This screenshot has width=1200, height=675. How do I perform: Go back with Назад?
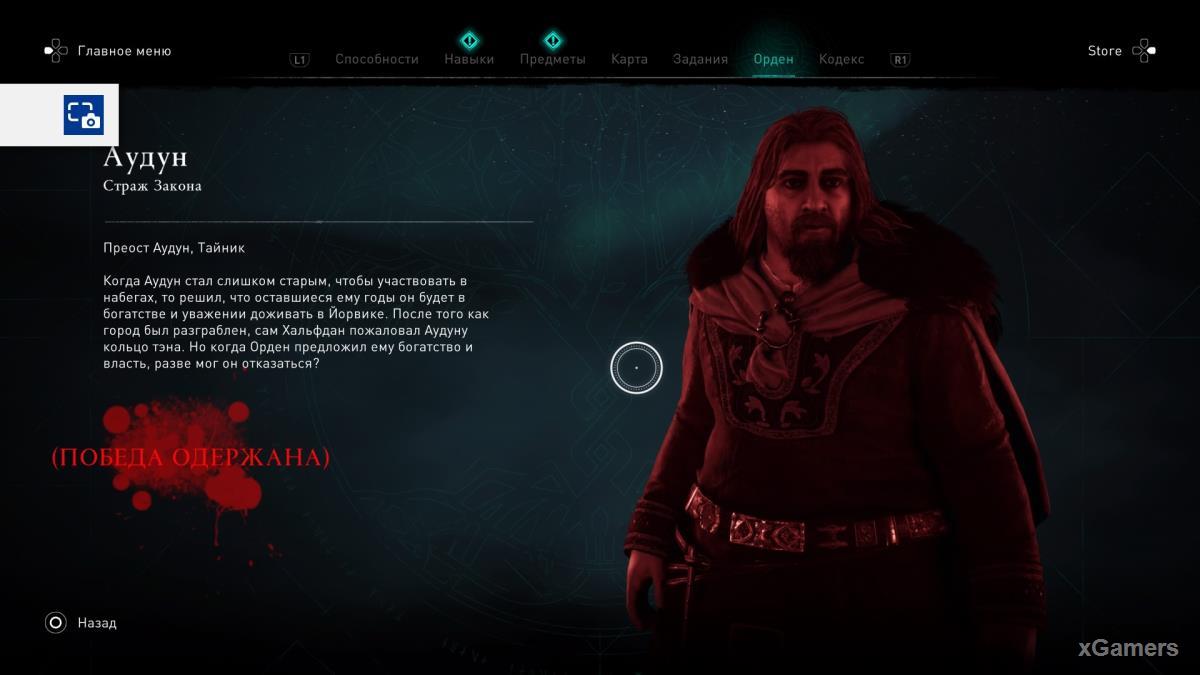96,623
